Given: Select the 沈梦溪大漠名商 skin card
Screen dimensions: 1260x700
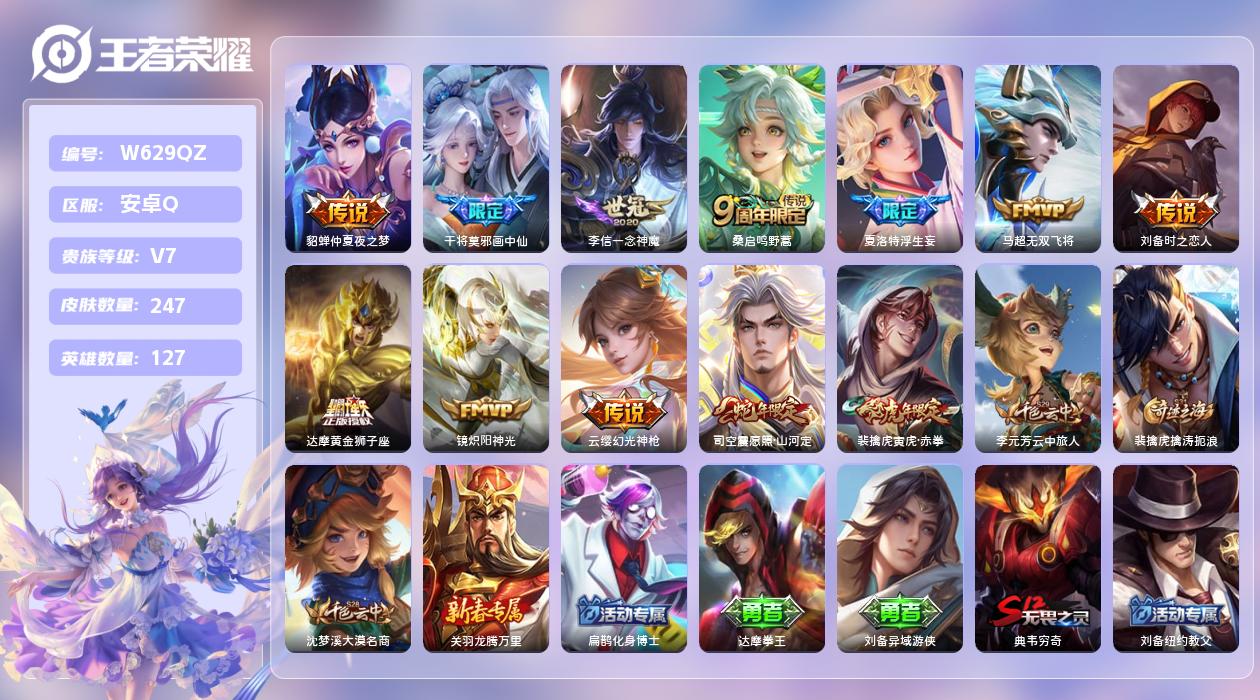Looking at the screenshot, I should pyautogui.click(x=348, y=558).
